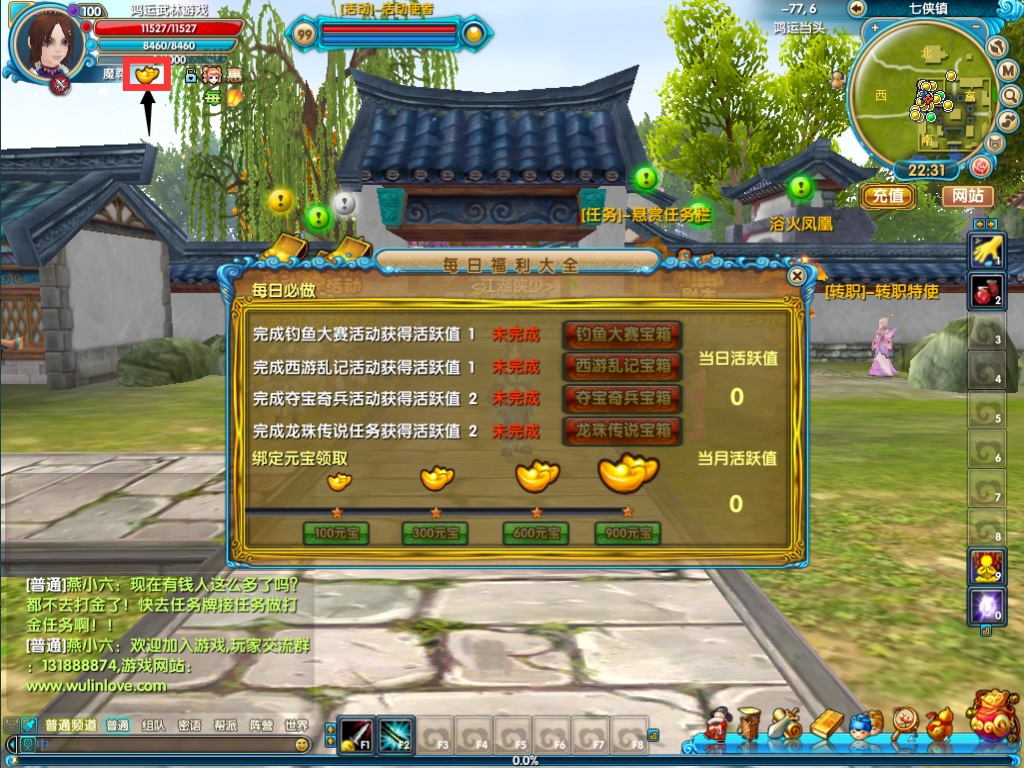
Task: Activate the F1 sword skill
Action: point(354,736)
